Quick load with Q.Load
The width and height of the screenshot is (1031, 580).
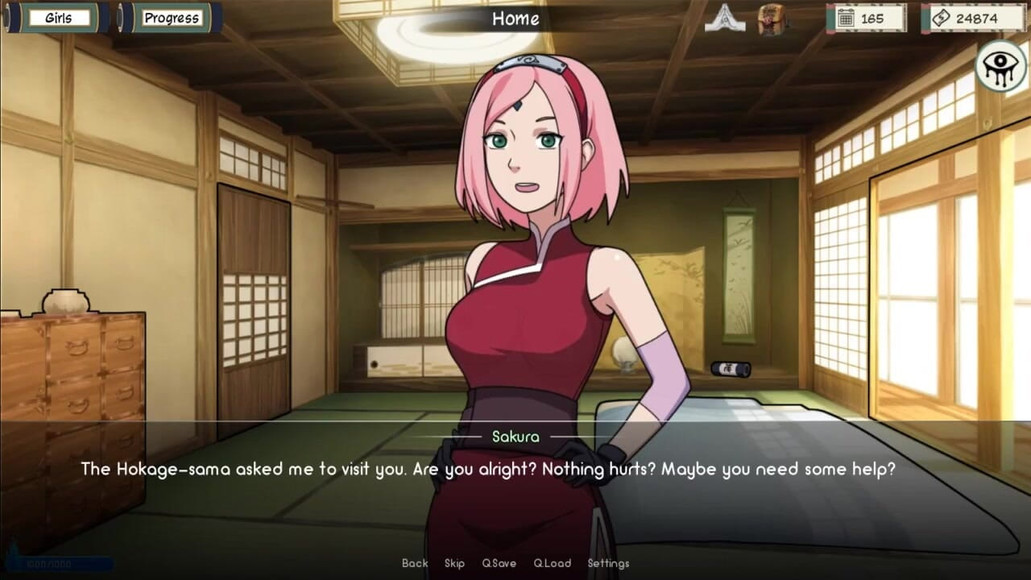pyautogui.click(x=552, y=563)
